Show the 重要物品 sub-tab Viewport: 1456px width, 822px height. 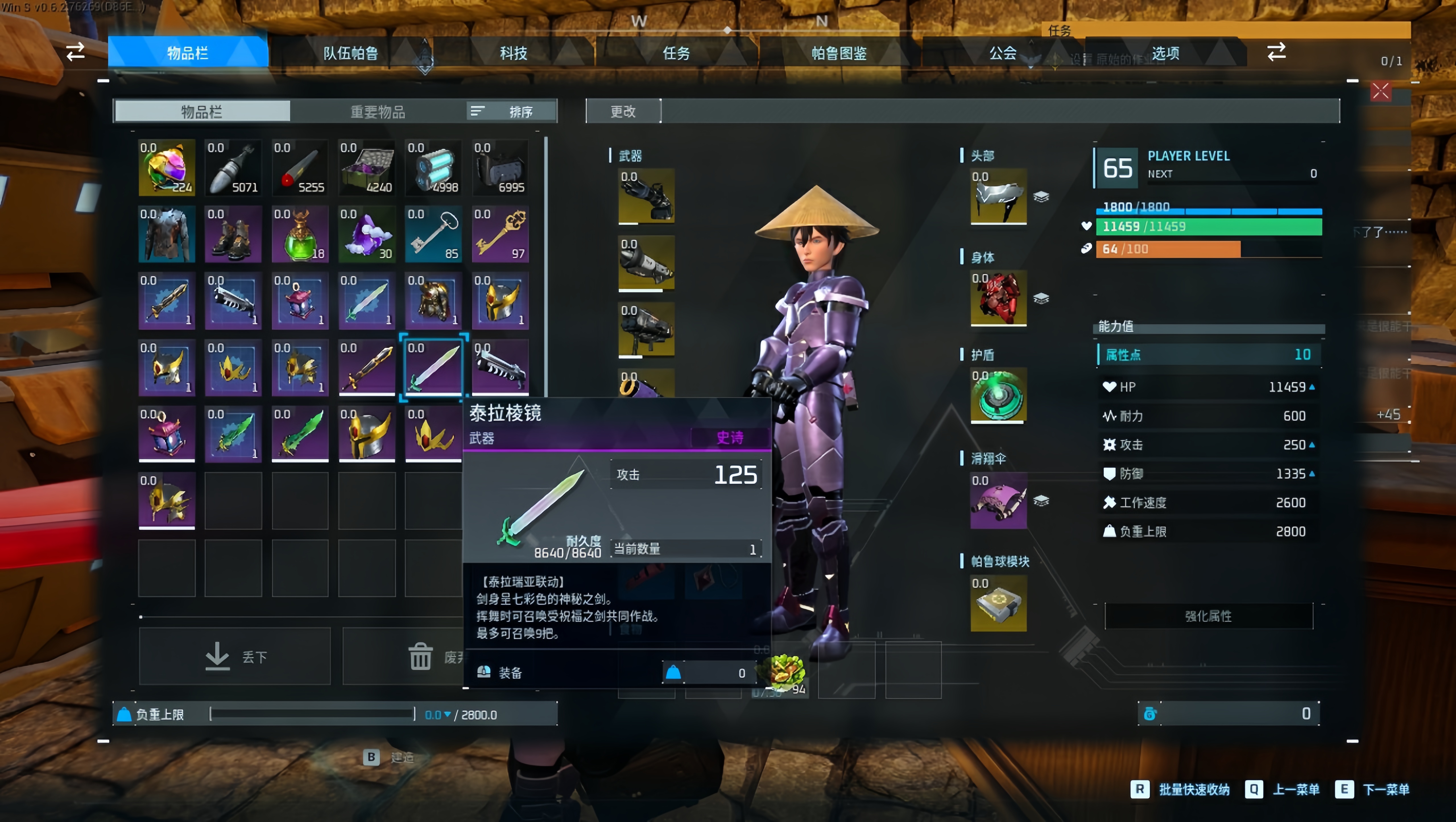(378, 111)
